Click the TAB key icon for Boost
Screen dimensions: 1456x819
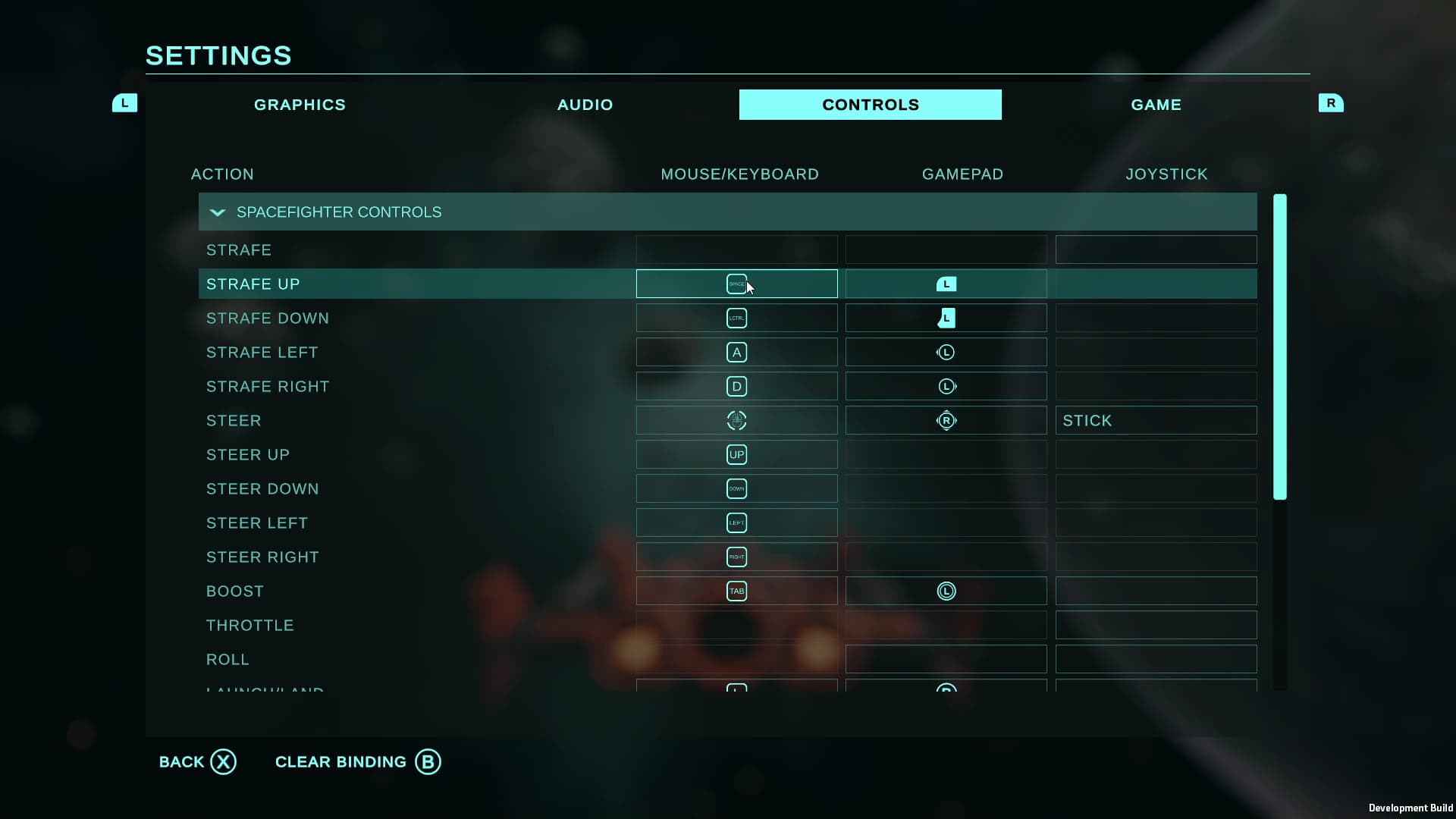pos(736,591)
